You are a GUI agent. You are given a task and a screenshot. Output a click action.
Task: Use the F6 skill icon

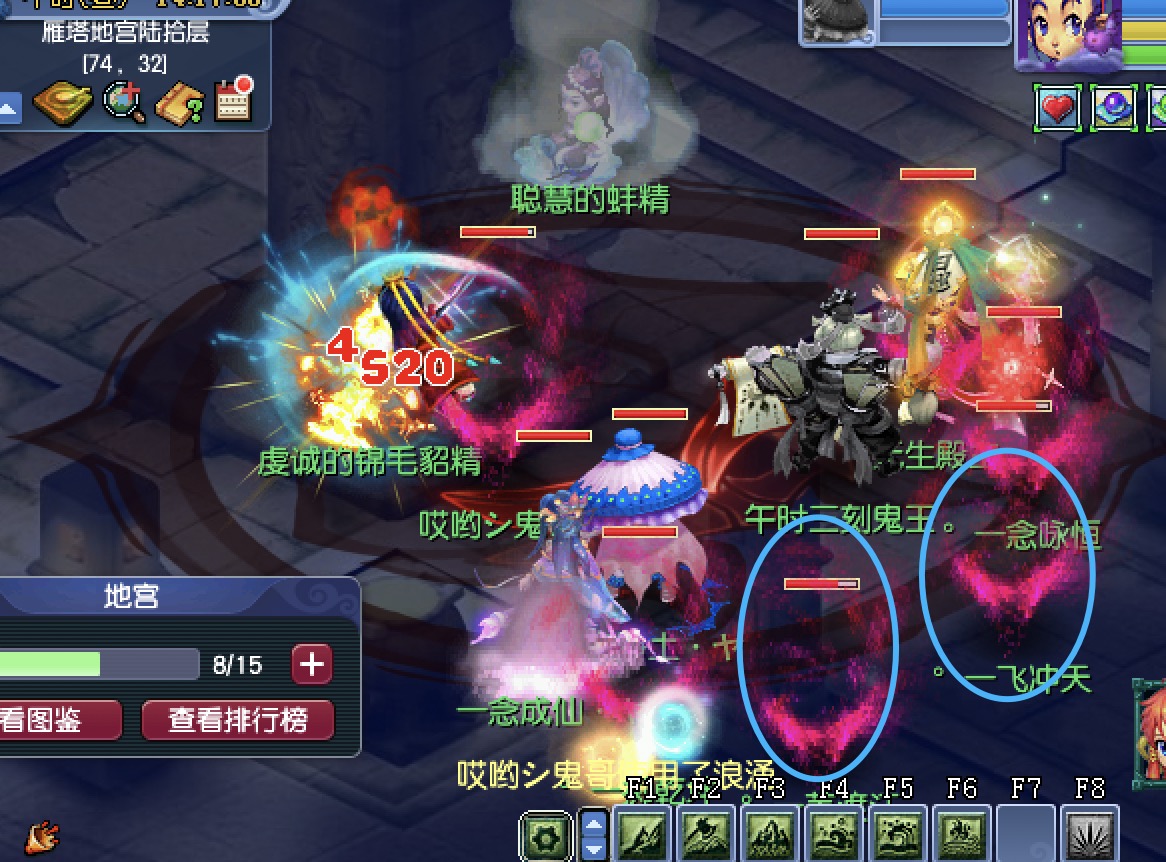[961, 833]
